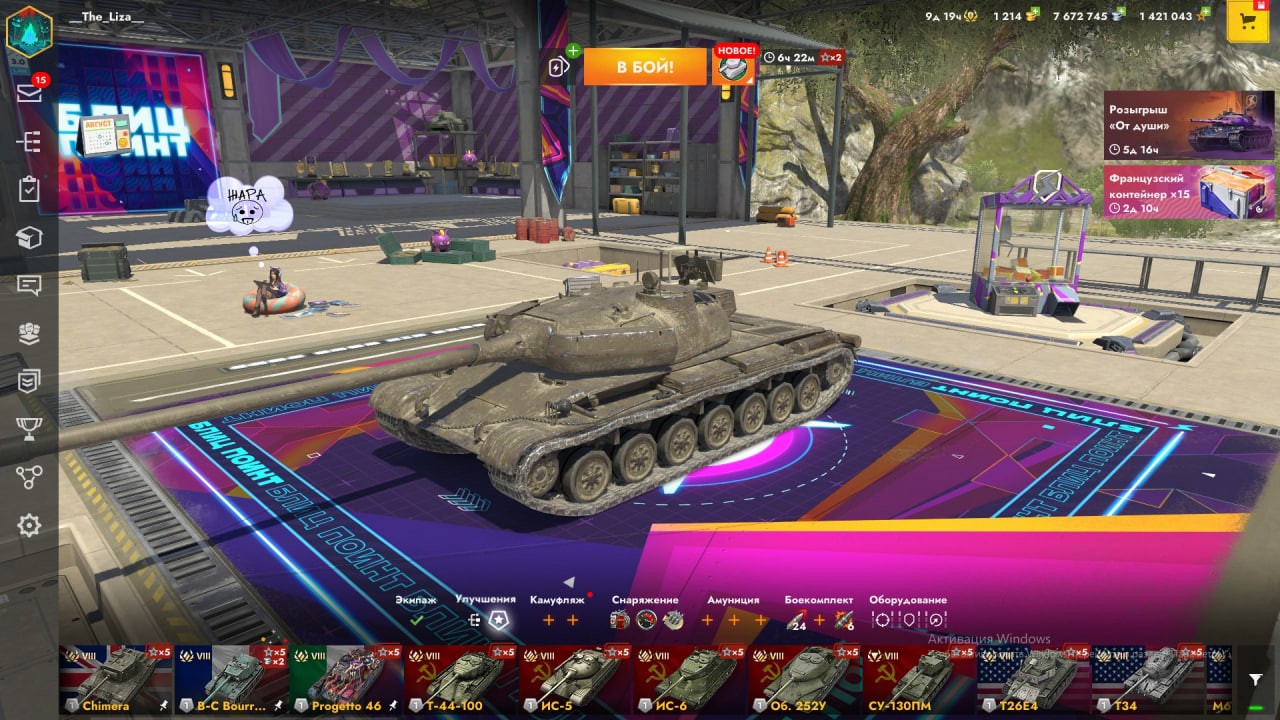The width and height of the screenshot is (1280, 720).
Task: Start a battle with the В БОЙ! button
Action: pos(644,67)
